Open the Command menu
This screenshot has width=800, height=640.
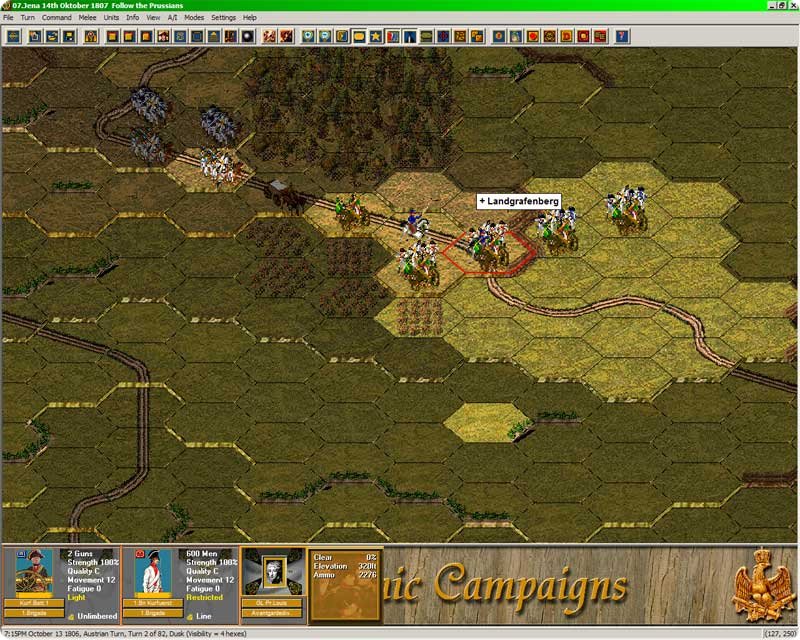pos(56,18)
